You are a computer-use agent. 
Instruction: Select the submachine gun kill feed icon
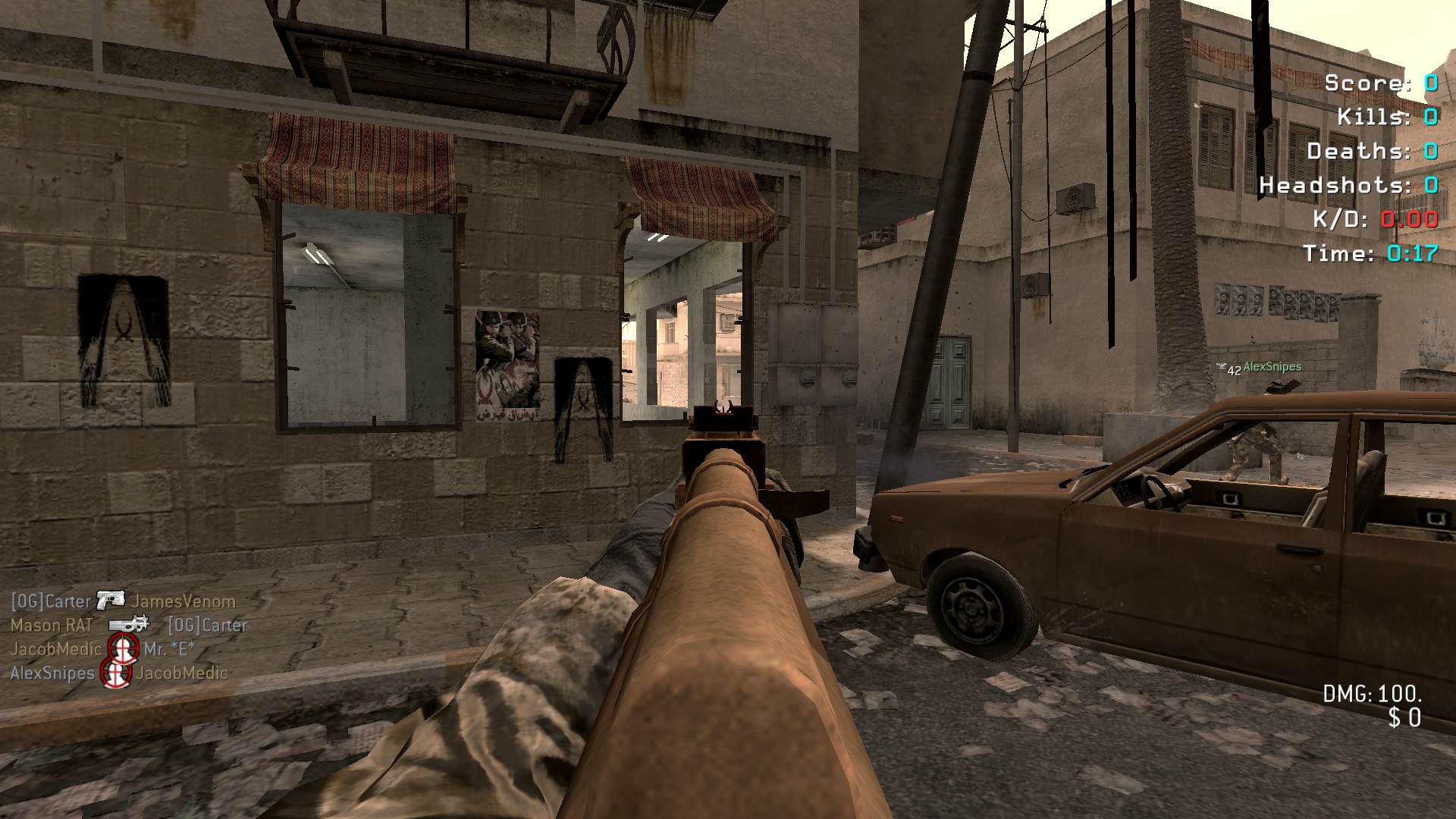tap(129, 625)
